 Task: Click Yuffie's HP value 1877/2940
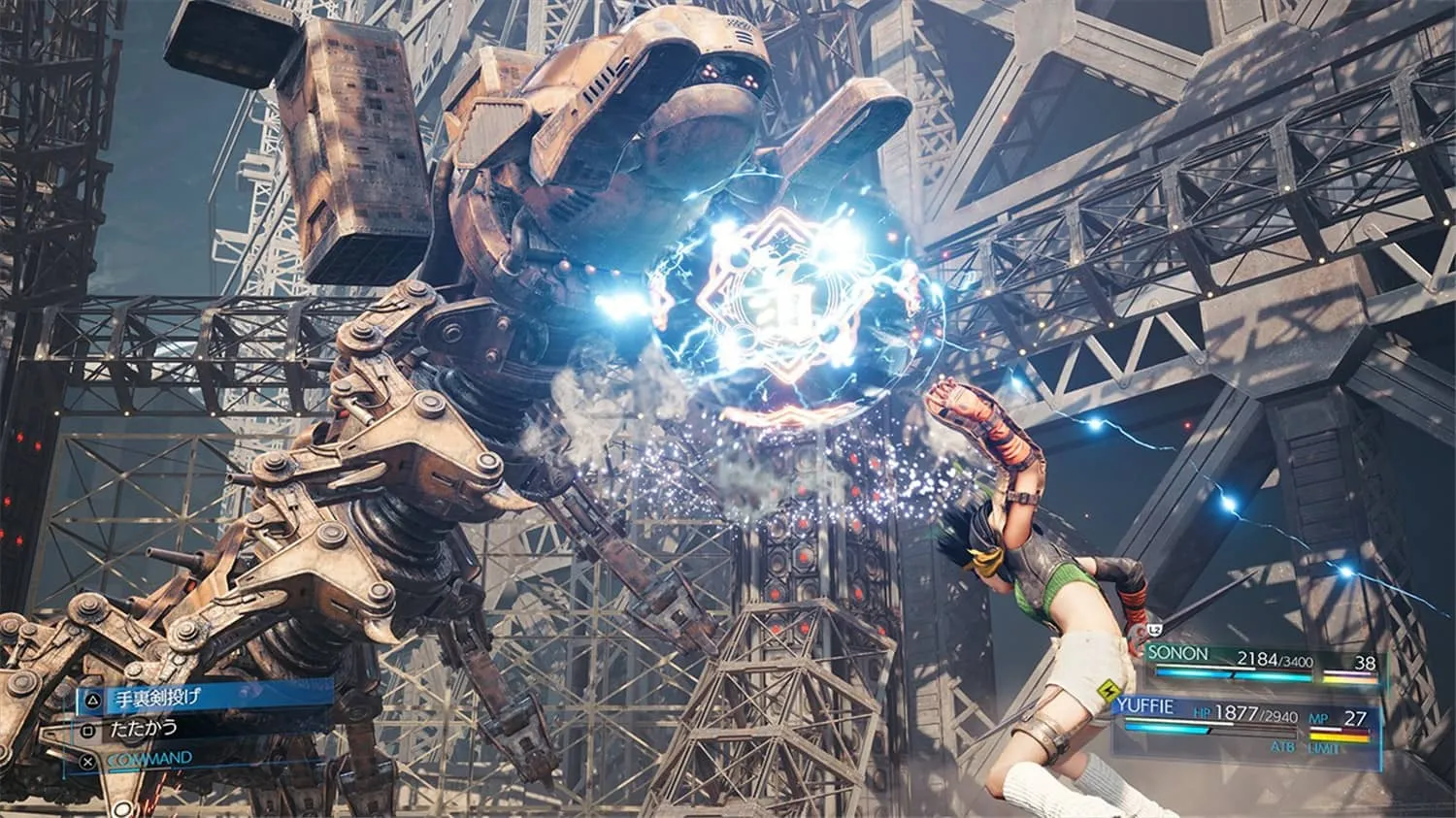(1255, 713)
